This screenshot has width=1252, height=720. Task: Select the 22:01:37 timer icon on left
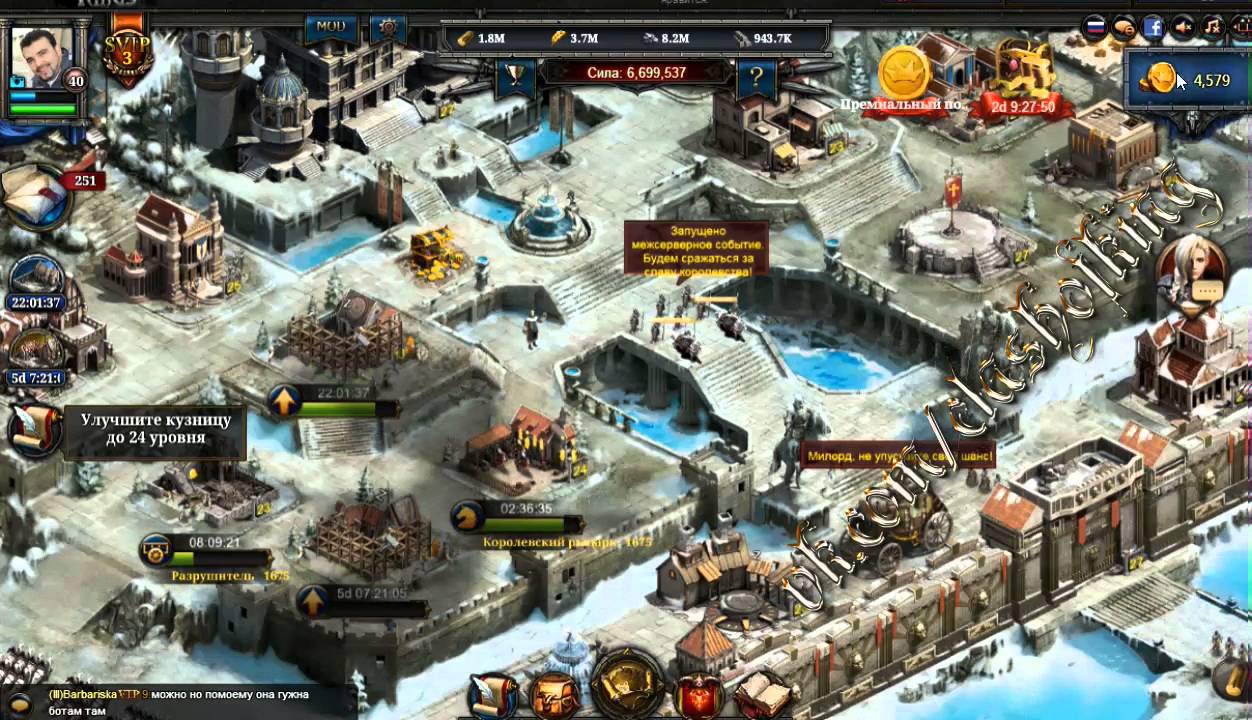pyautogui.click(x=35, y=280)
